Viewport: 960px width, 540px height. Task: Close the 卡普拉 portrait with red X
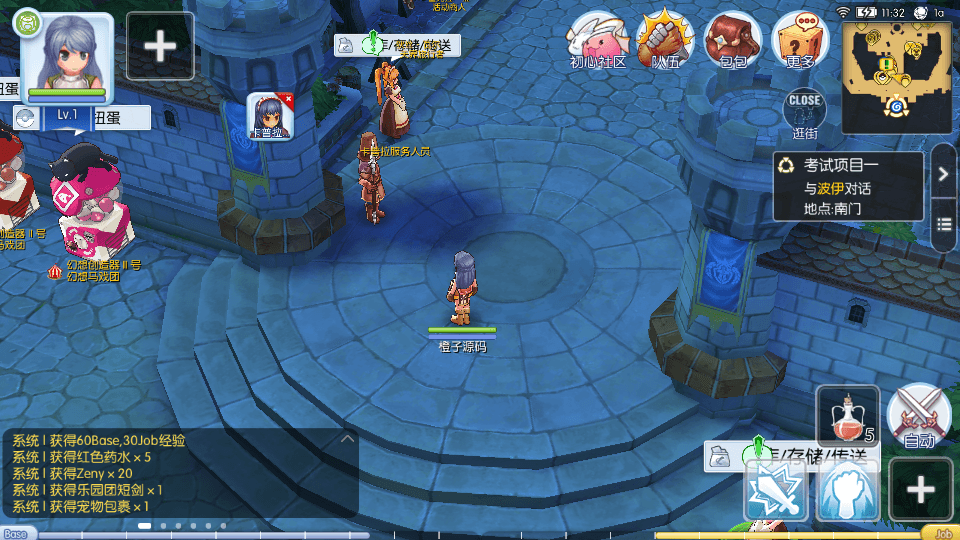(x=288, y=99)
